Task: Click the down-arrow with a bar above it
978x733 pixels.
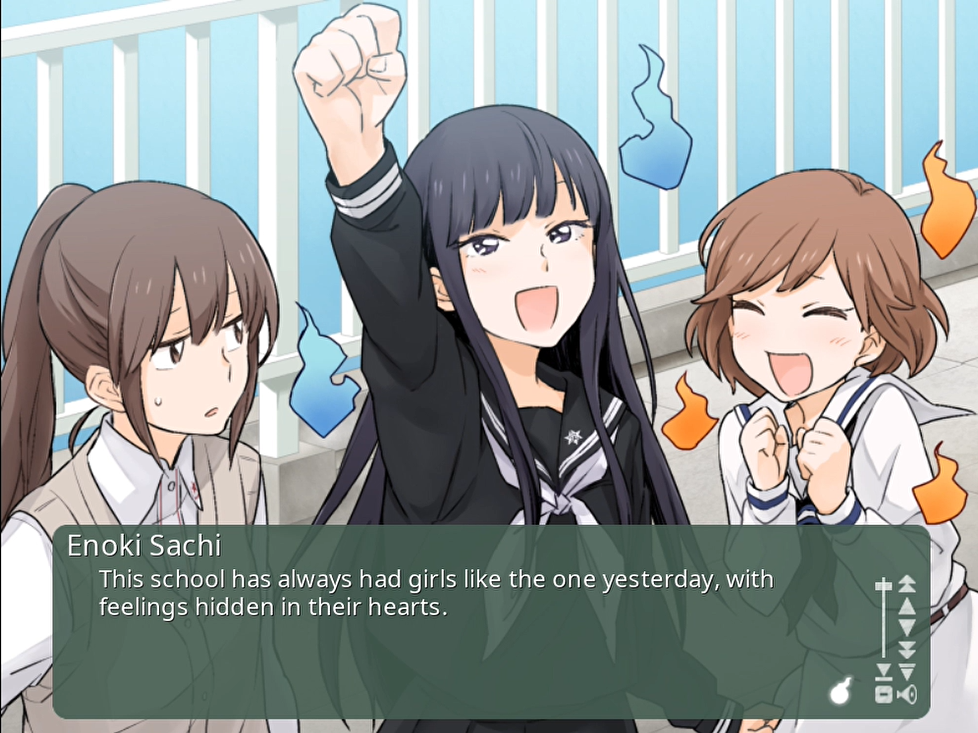Action: tap(907, 671)
